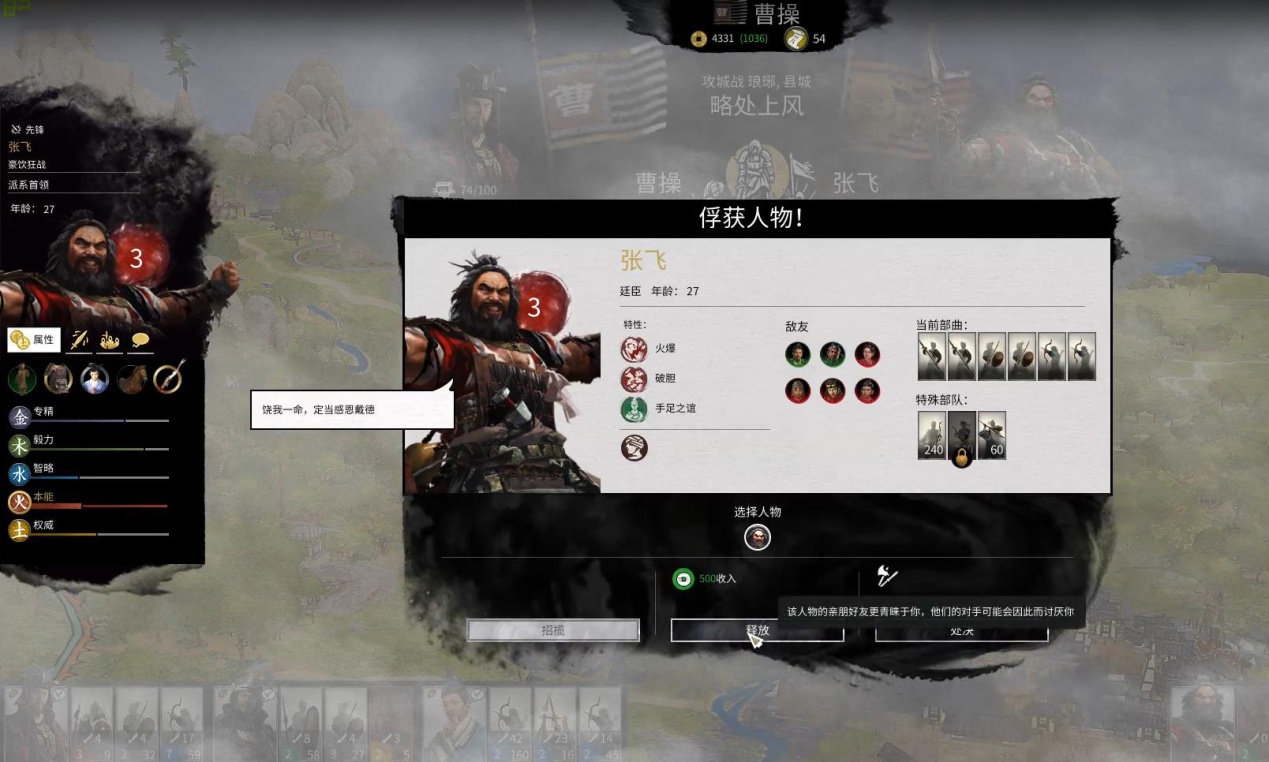Release the captive with the 释放 button
Screen dimensions: 1269x762
[x=757, y=630]
